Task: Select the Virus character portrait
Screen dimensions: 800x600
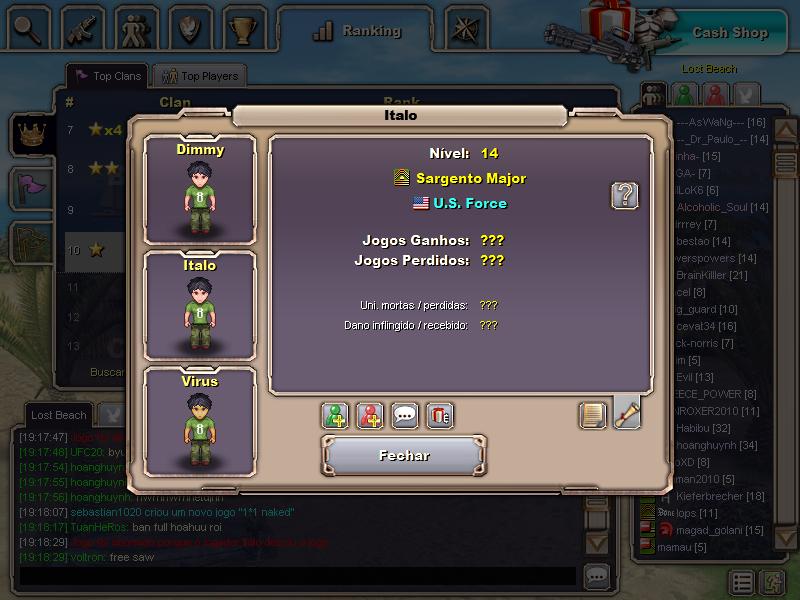Action: click(200, 420)
